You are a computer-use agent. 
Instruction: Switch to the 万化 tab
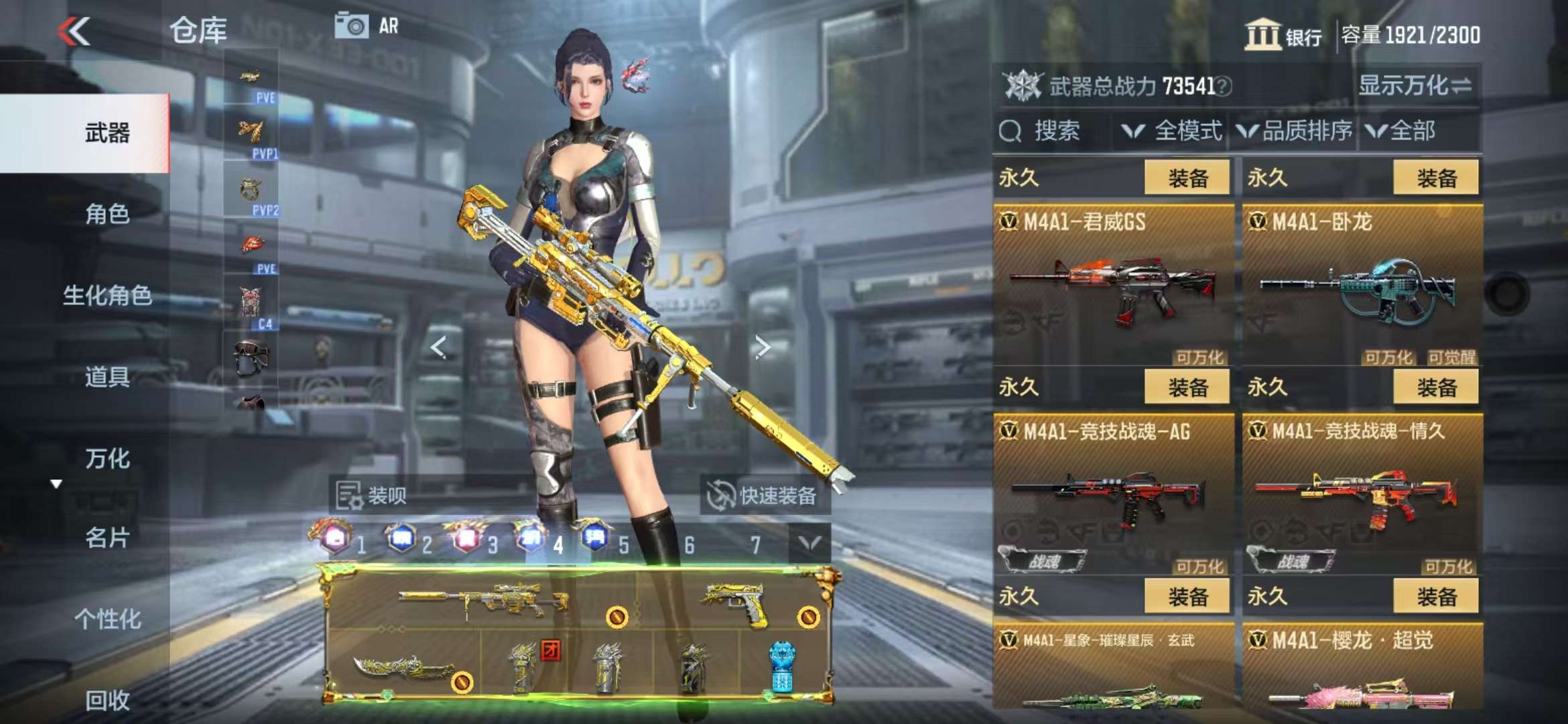[x=107, y=459]
